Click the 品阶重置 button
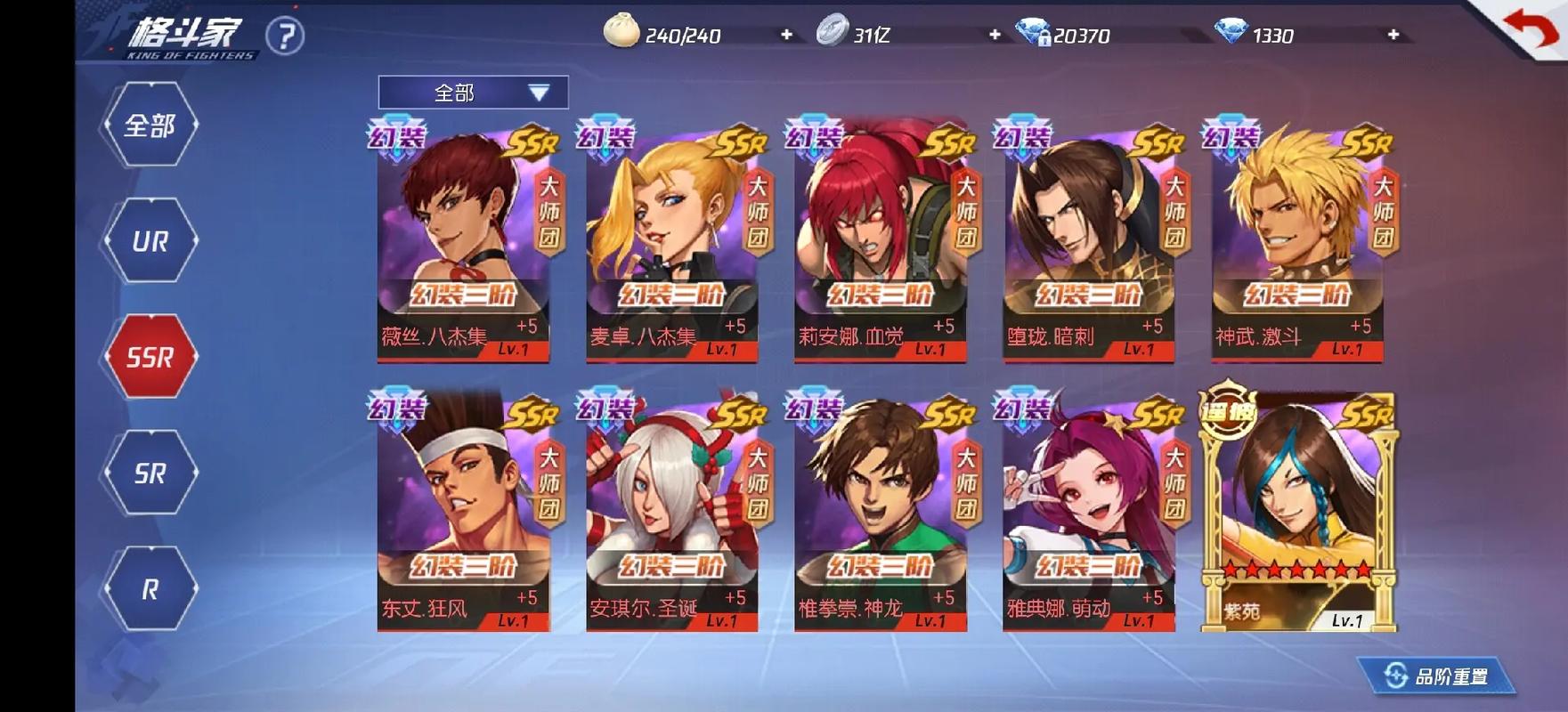 click(1438, 676)
